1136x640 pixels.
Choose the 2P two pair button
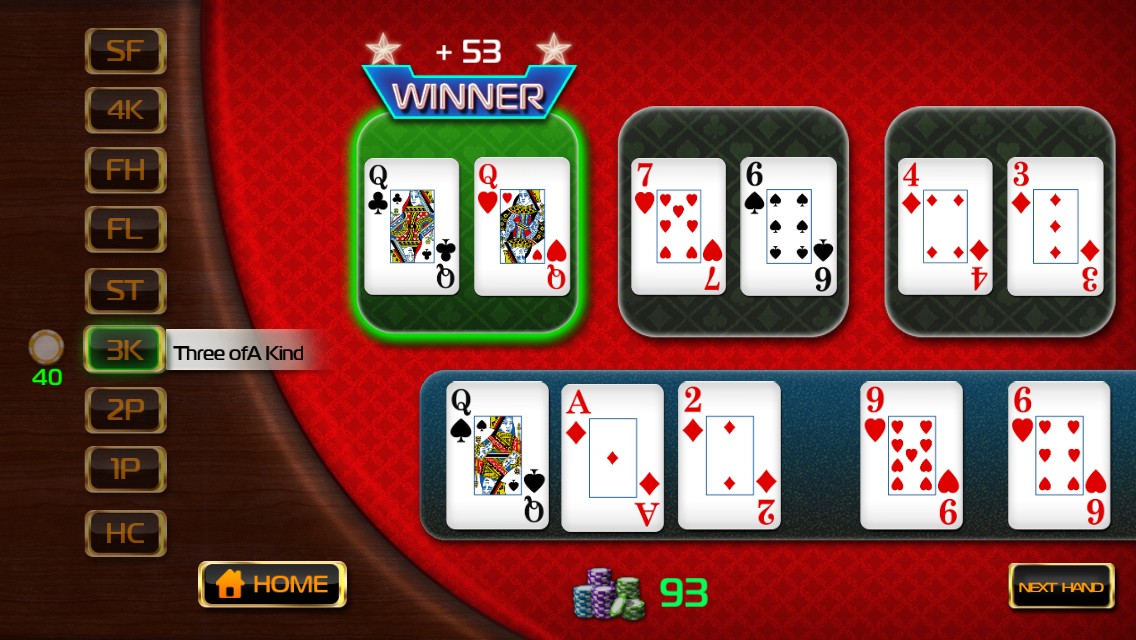pos(125,410)
